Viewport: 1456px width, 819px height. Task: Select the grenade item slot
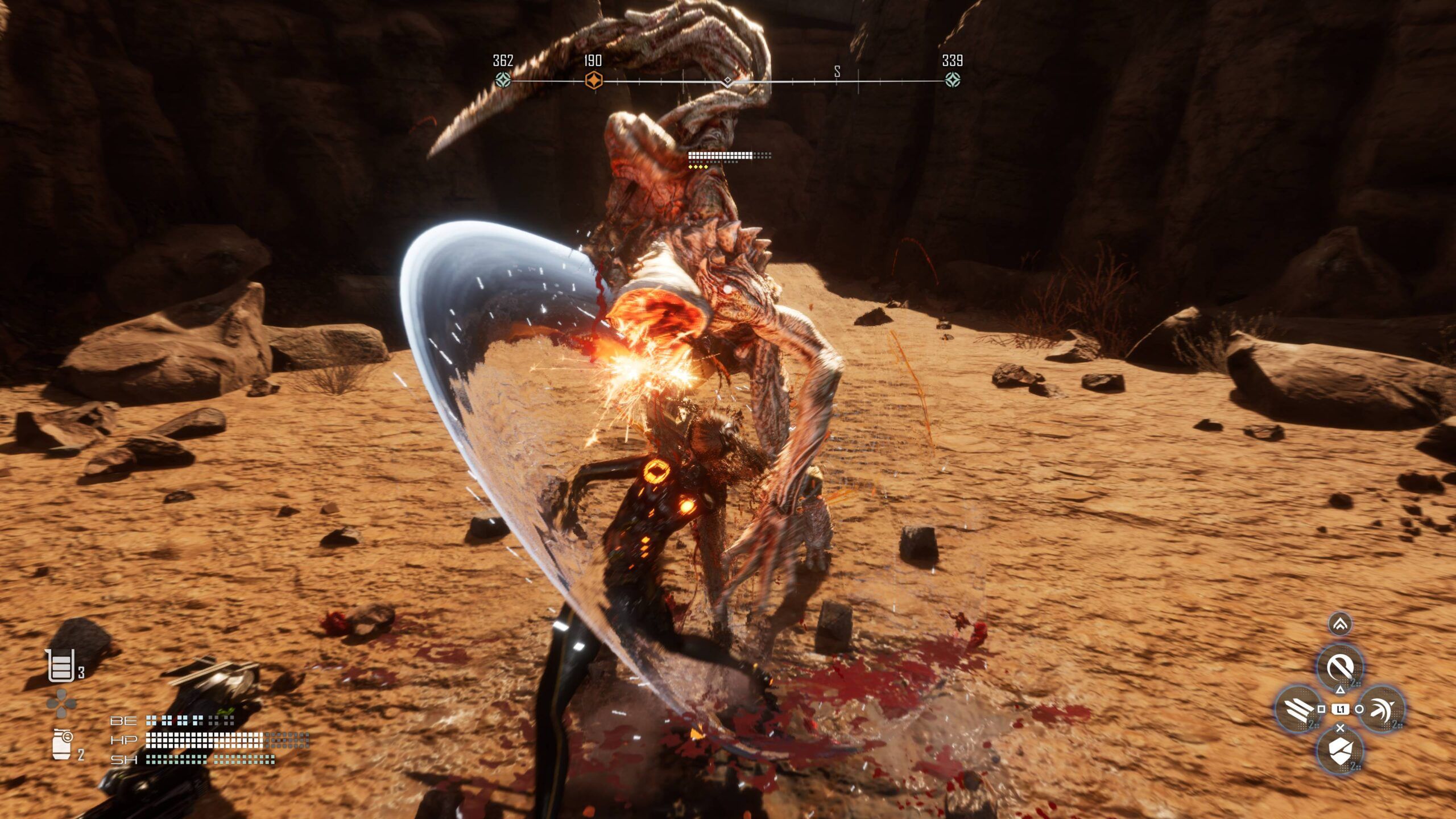(62, 744)
